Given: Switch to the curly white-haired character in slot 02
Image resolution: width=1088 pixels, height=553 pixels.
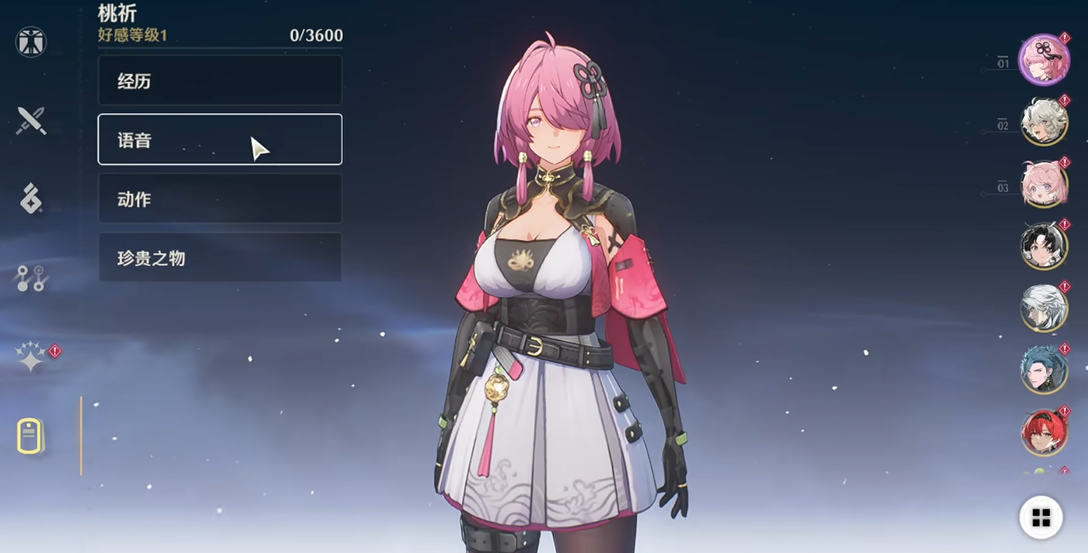Looking at the screenshot, I should coord(1044,122).
